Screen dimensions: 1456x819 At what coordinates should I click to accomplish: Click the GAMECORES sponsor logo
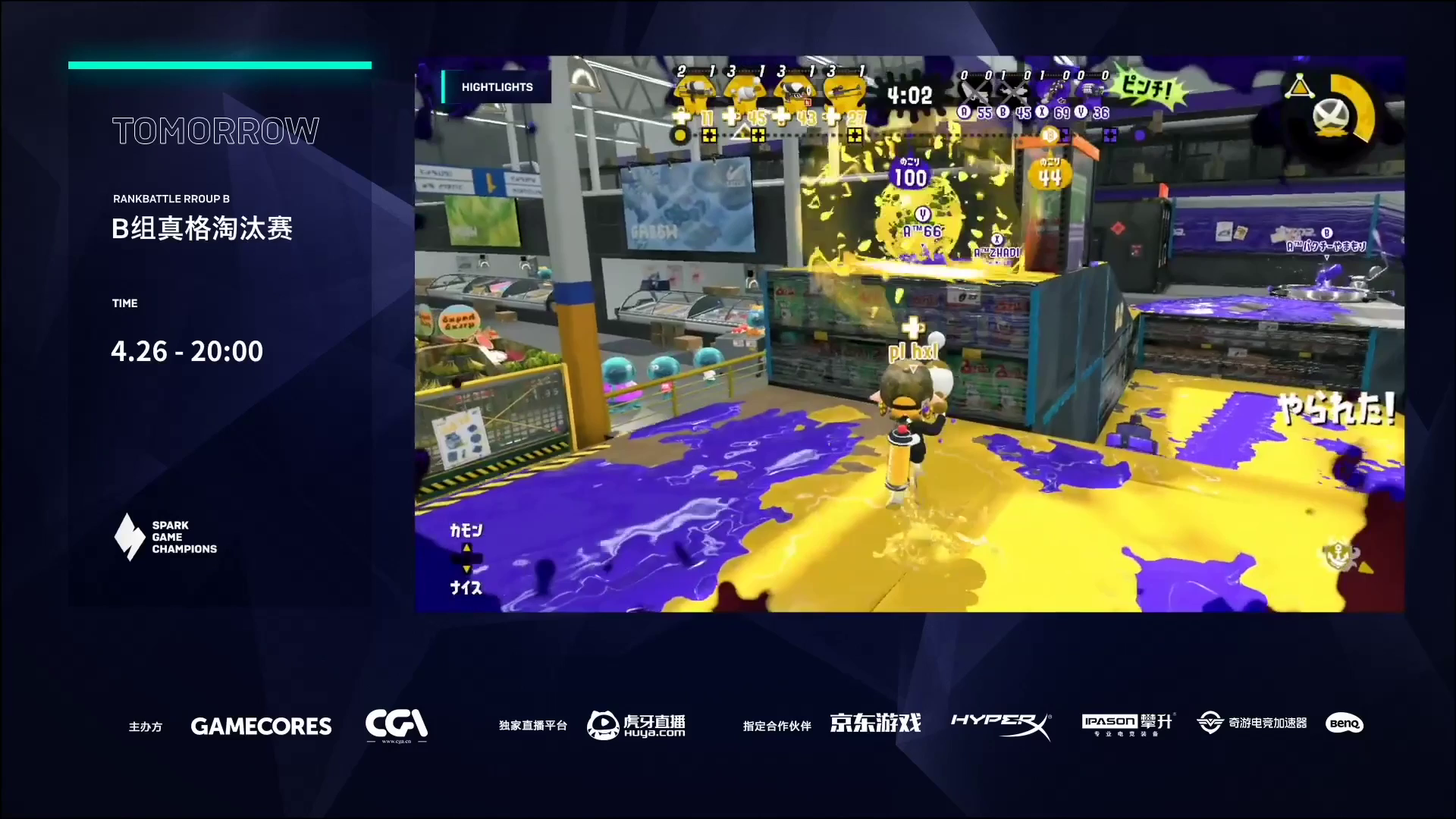point(261,726)
